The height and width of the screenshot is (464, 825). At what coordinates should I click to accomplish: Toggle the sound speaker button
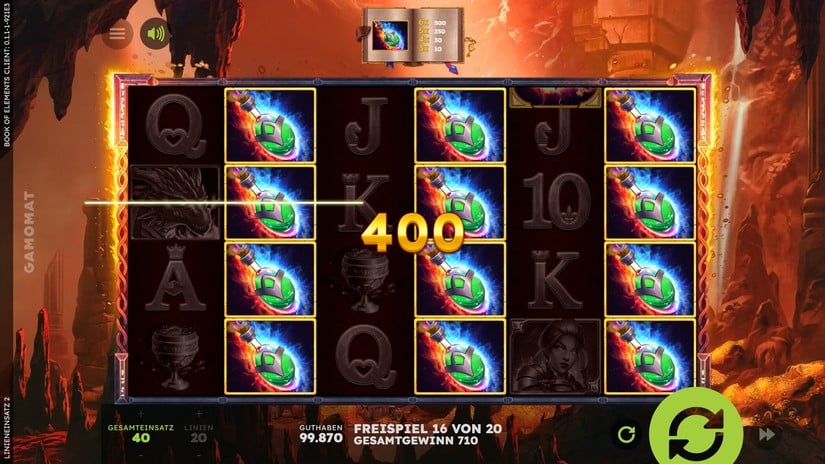(x=155, y=34)
